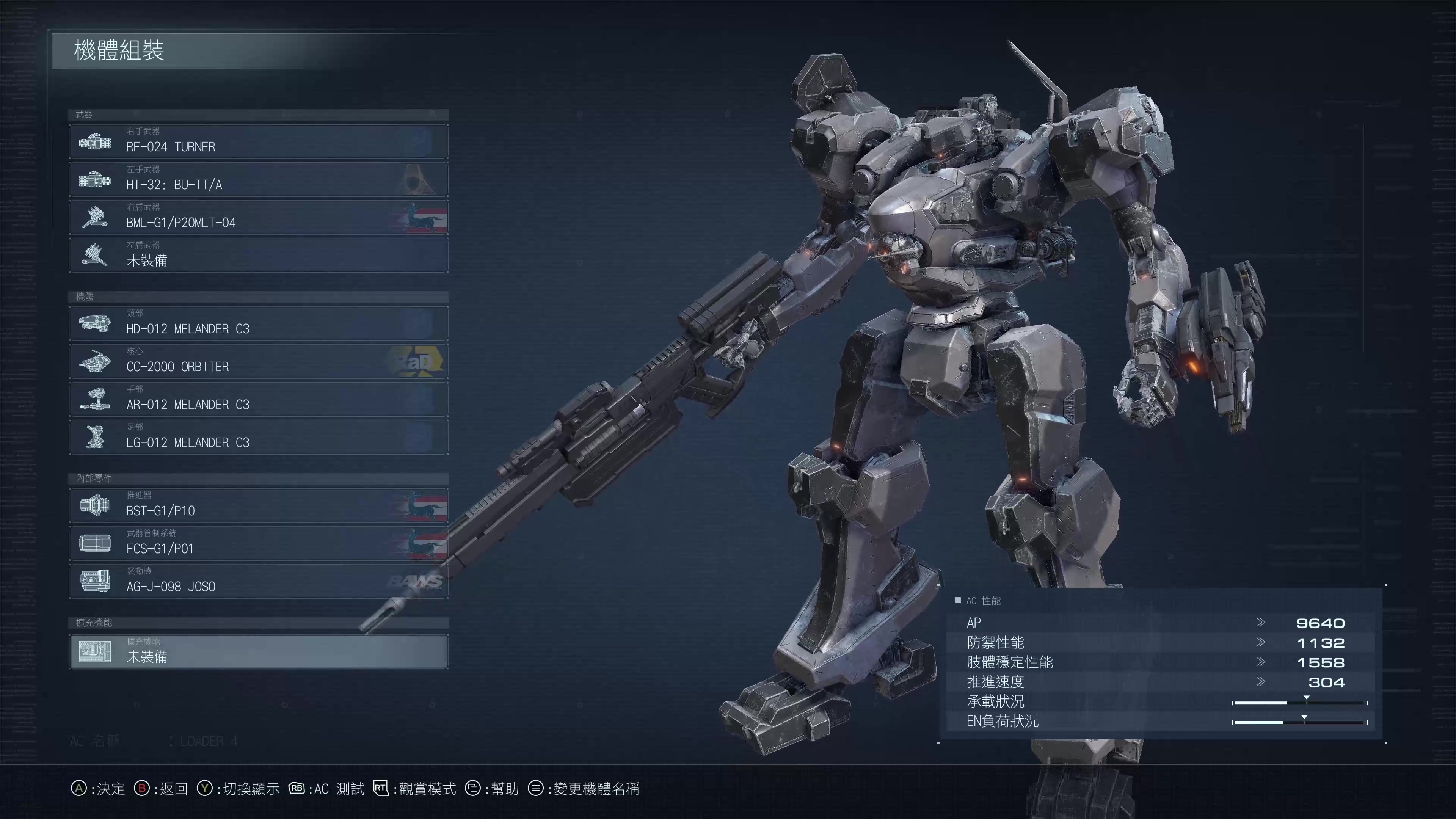
Task: Choose the HI-32: BU-TT/A left arm slot
Action: (x=258, y=179)
